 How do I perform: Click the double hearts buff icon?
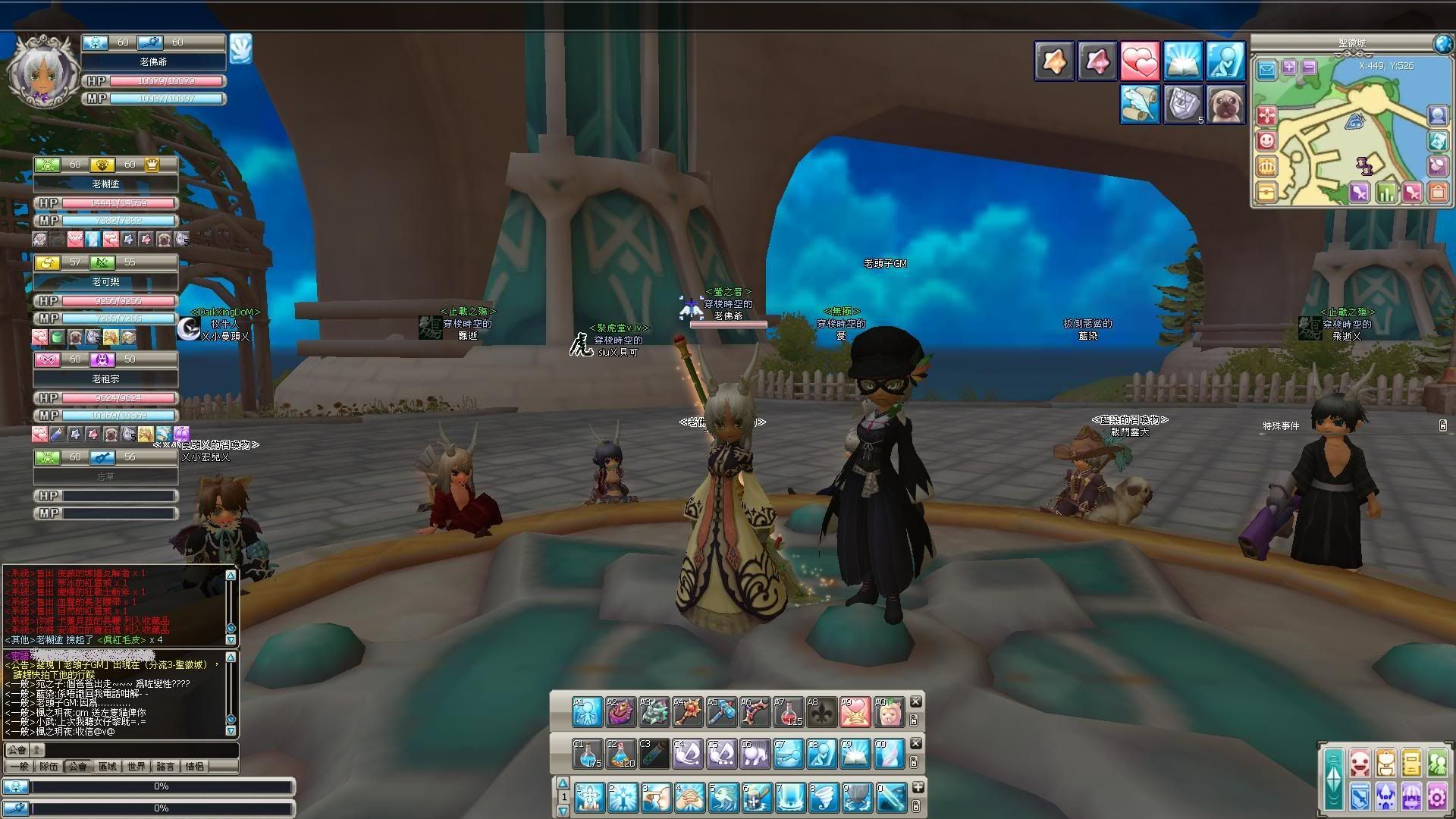point(1139,61)
